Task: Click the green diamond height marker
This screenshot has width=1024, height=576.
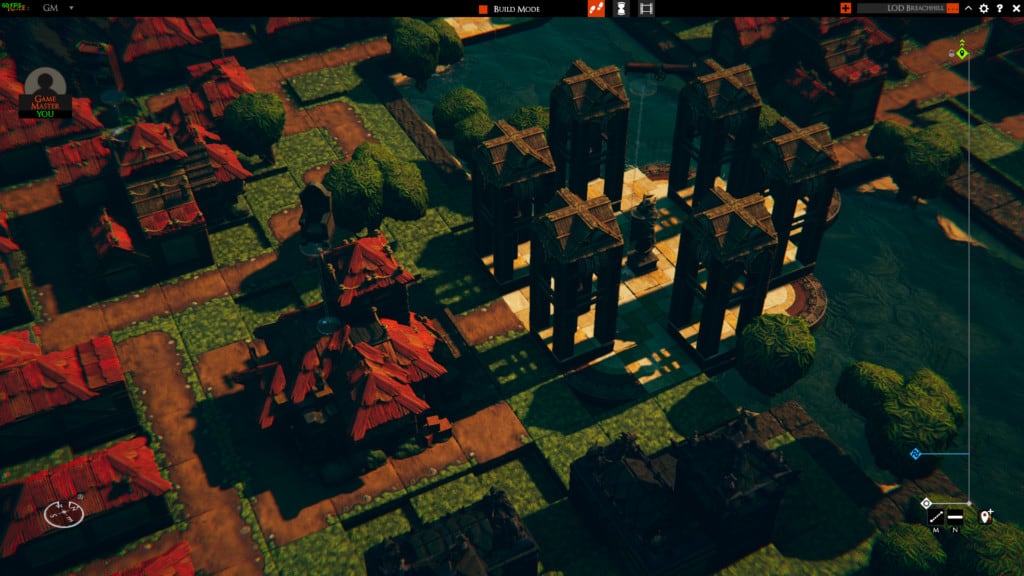Action: tap(962, 52)
